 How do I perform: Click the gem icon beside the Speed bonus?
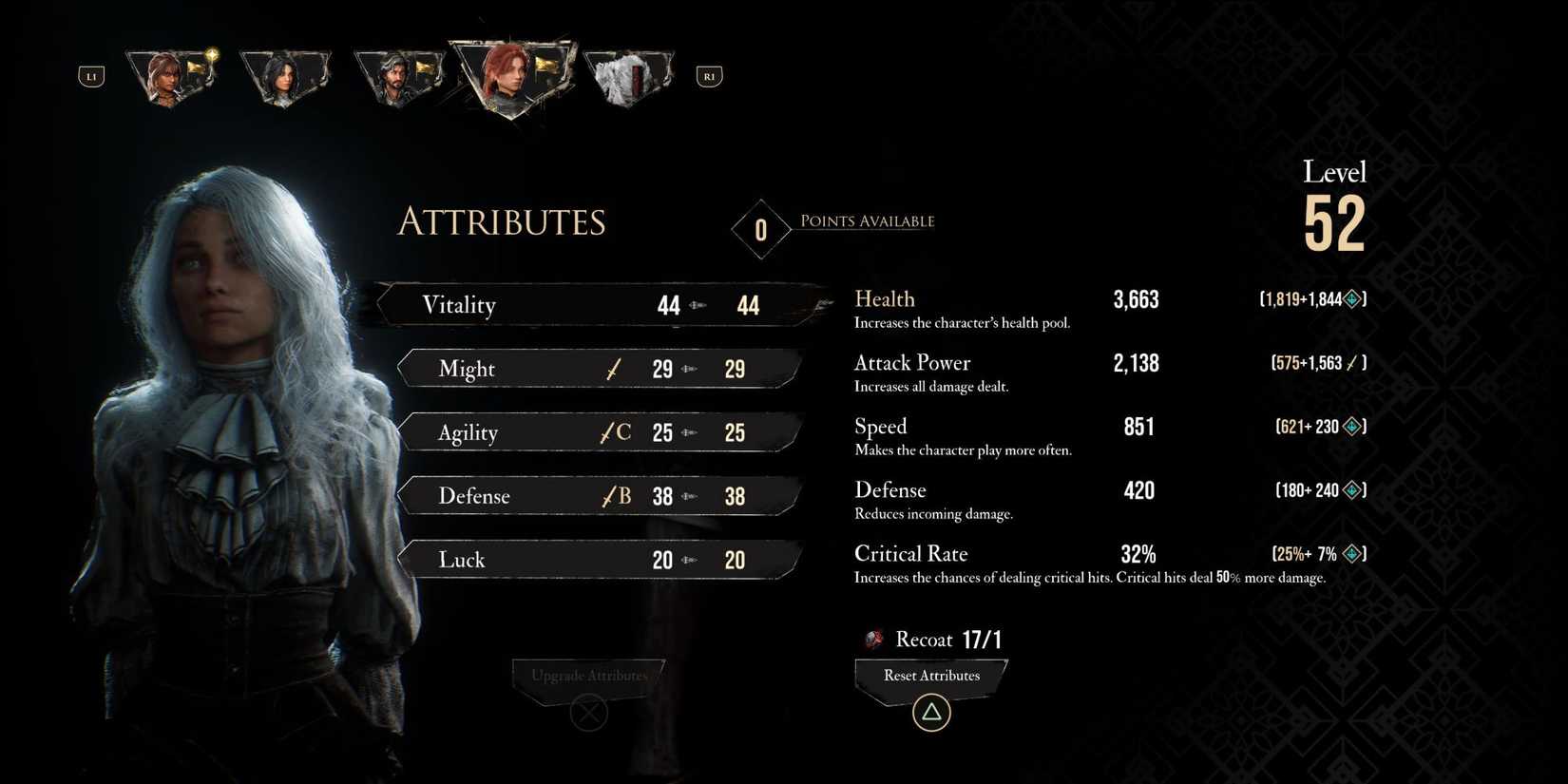[1350, 427]
